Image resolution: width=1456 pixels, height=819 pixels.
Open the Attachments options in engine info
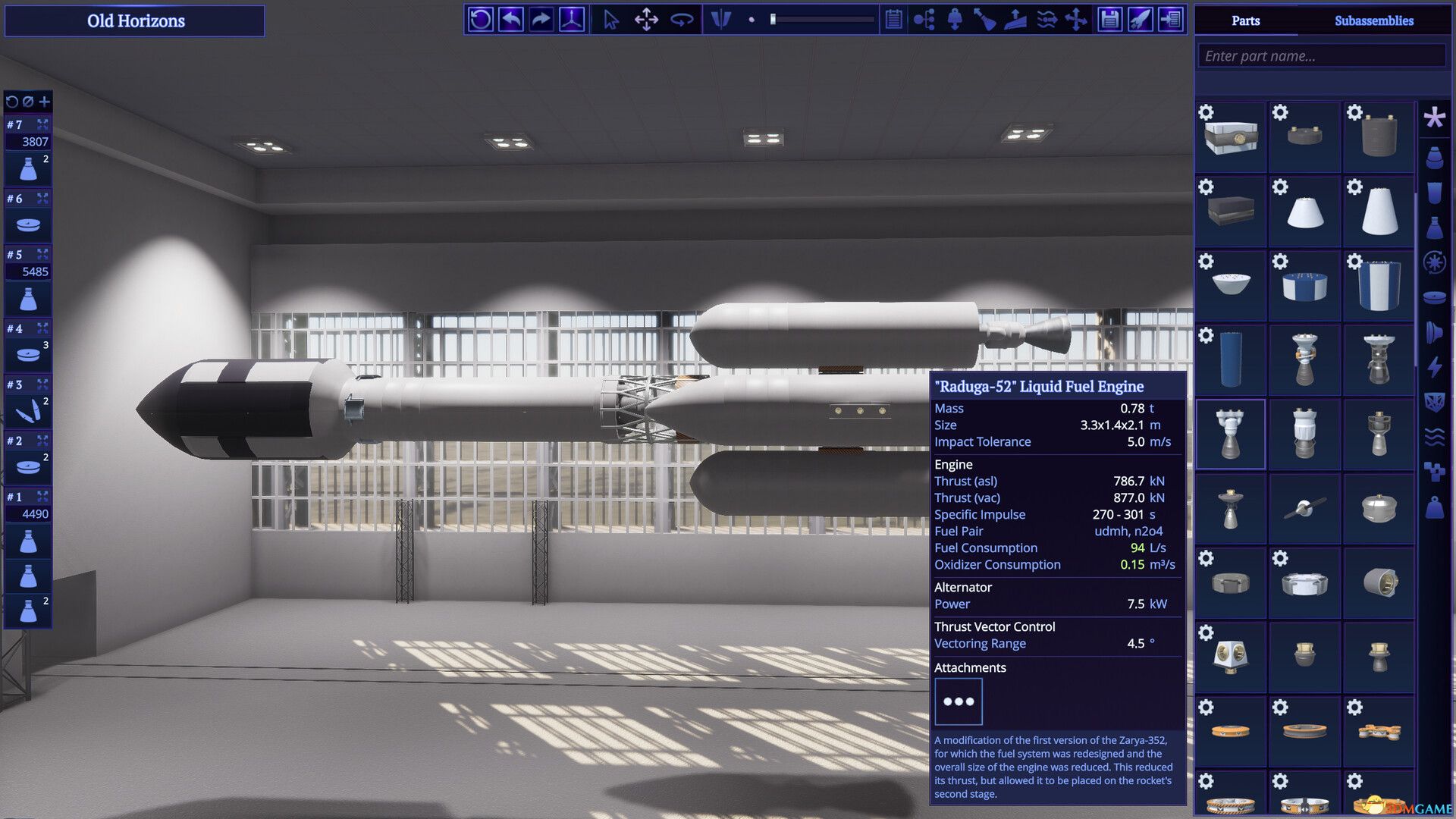pos(959,701)
